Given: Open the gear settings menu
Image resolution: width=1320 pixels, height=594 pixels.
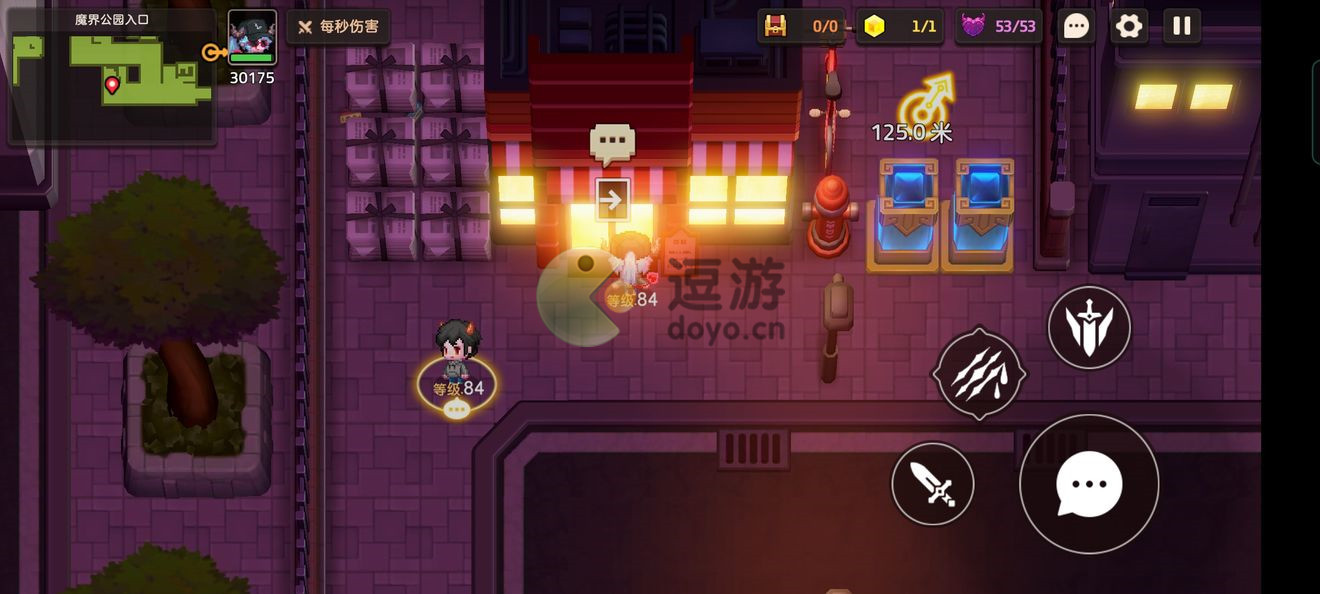Looking at the screenshot, I should (1129, 26).
